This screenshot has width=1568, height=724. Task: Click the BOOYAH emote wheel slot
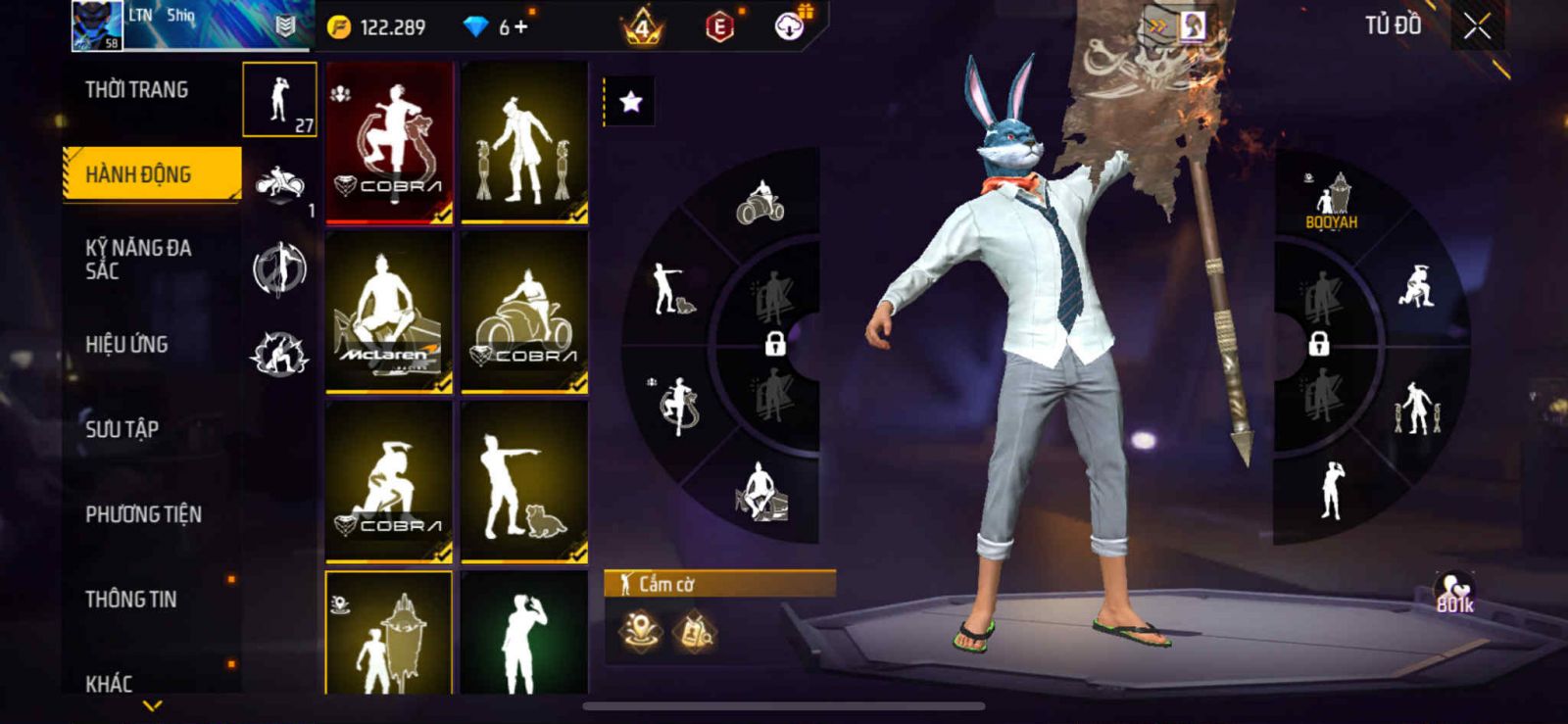pyautogui.click(x=1331, y=201)
